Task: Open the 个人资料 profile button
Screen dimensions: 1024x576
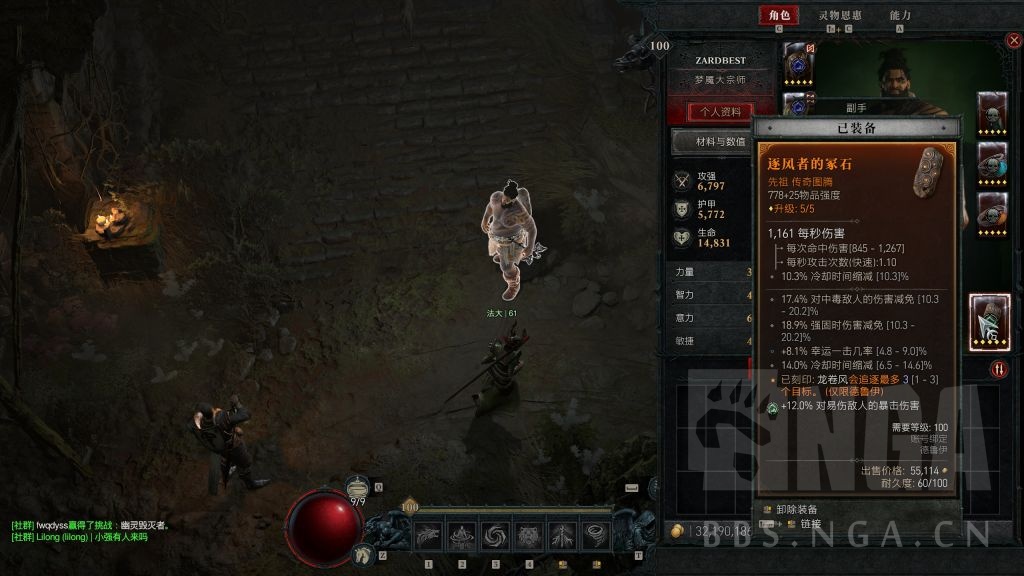Action: click(721, 112)
